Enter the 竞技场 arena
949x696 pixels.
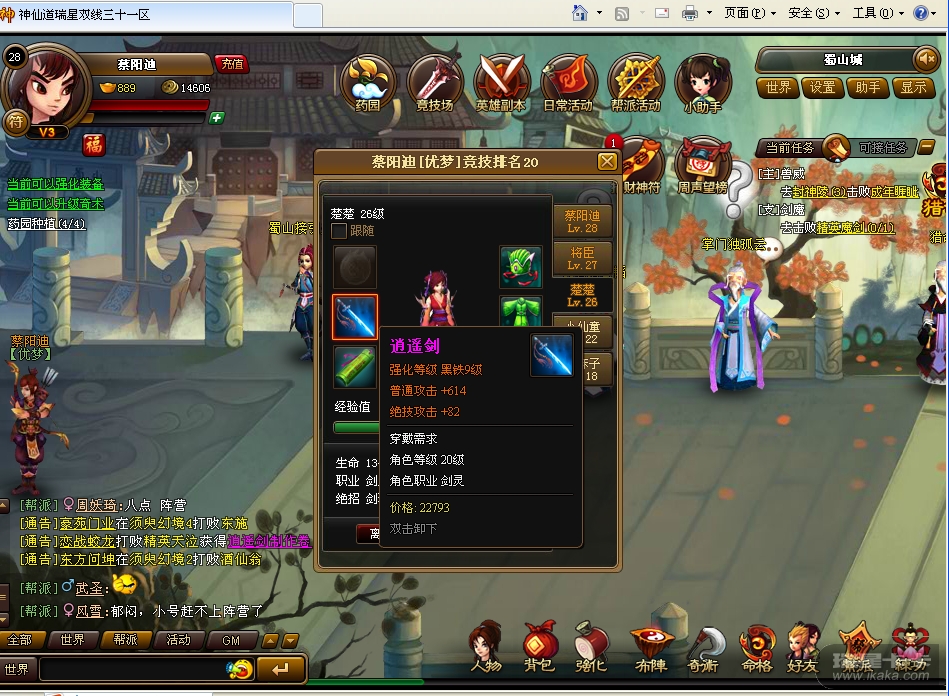pos(434,82)
